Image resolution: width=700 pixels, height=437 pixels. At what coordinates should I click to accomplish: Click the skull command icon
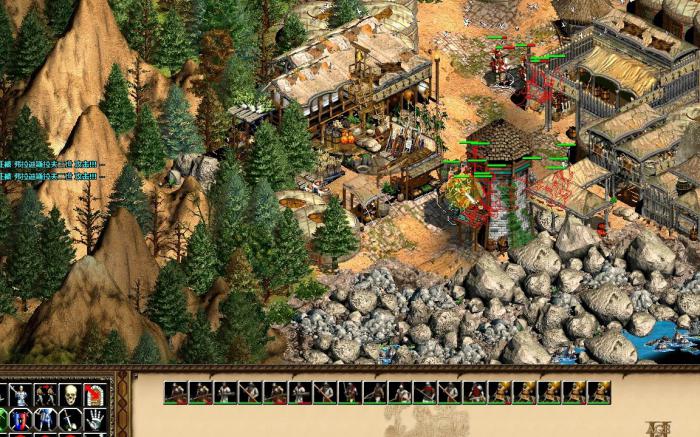click(x=69, y=394)
